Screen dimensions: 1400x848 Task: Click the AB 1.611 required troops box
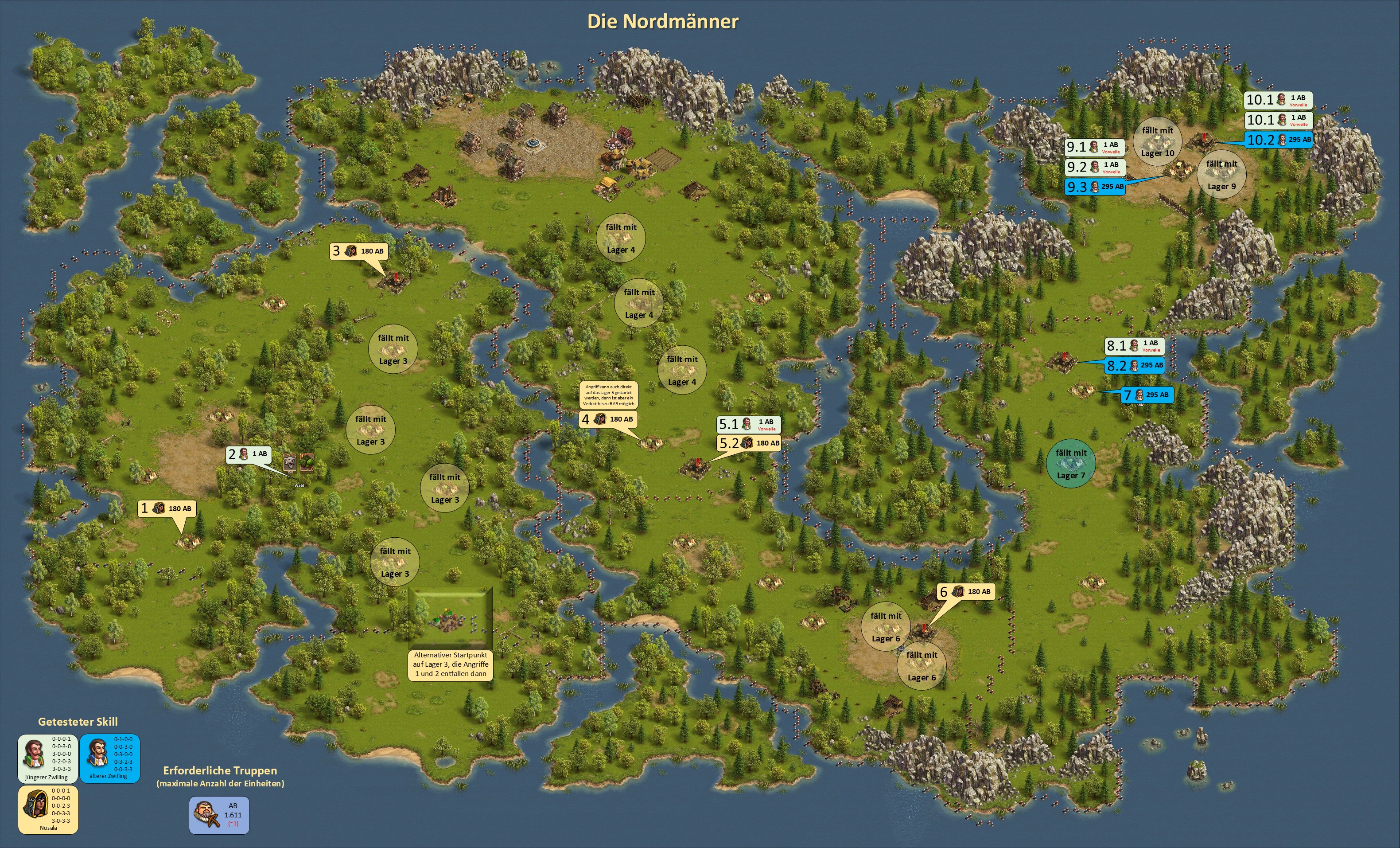coord(219,814)
